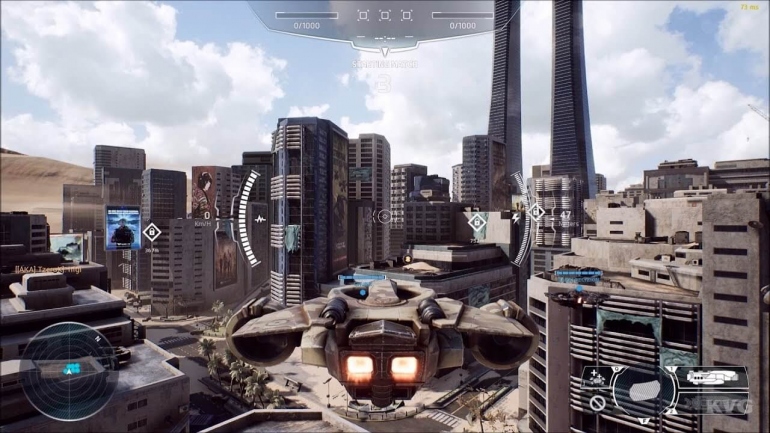The width and height of the screenshot is (770, 433).
Task: Select the locked objective marker near billboard
Action: (152, 232)
